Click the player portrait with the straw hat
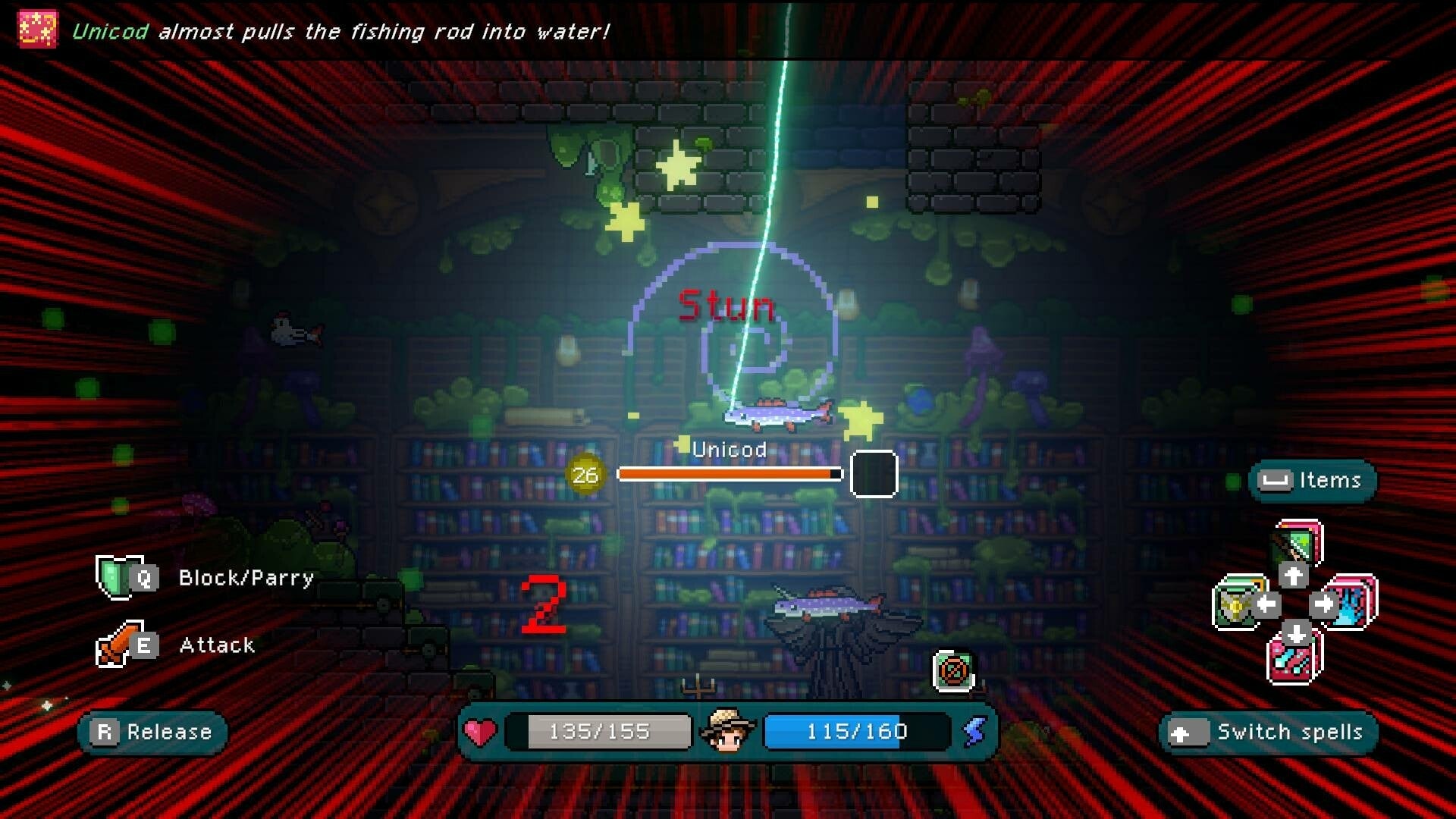The image size is (1456, 819). [730, 731]
